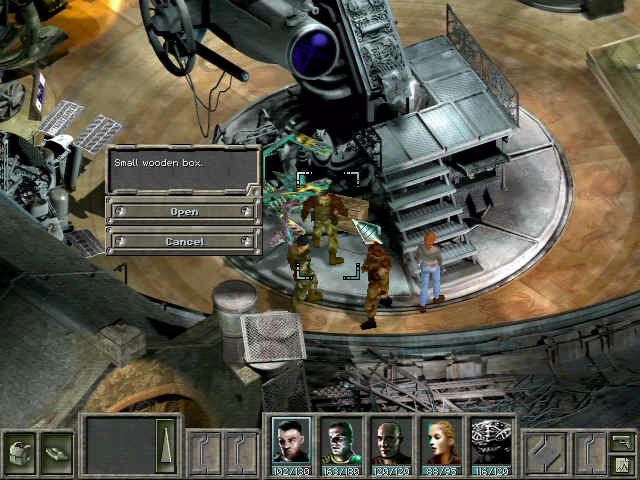
Task: Select the robot squad member portrait
Action: 491,440
